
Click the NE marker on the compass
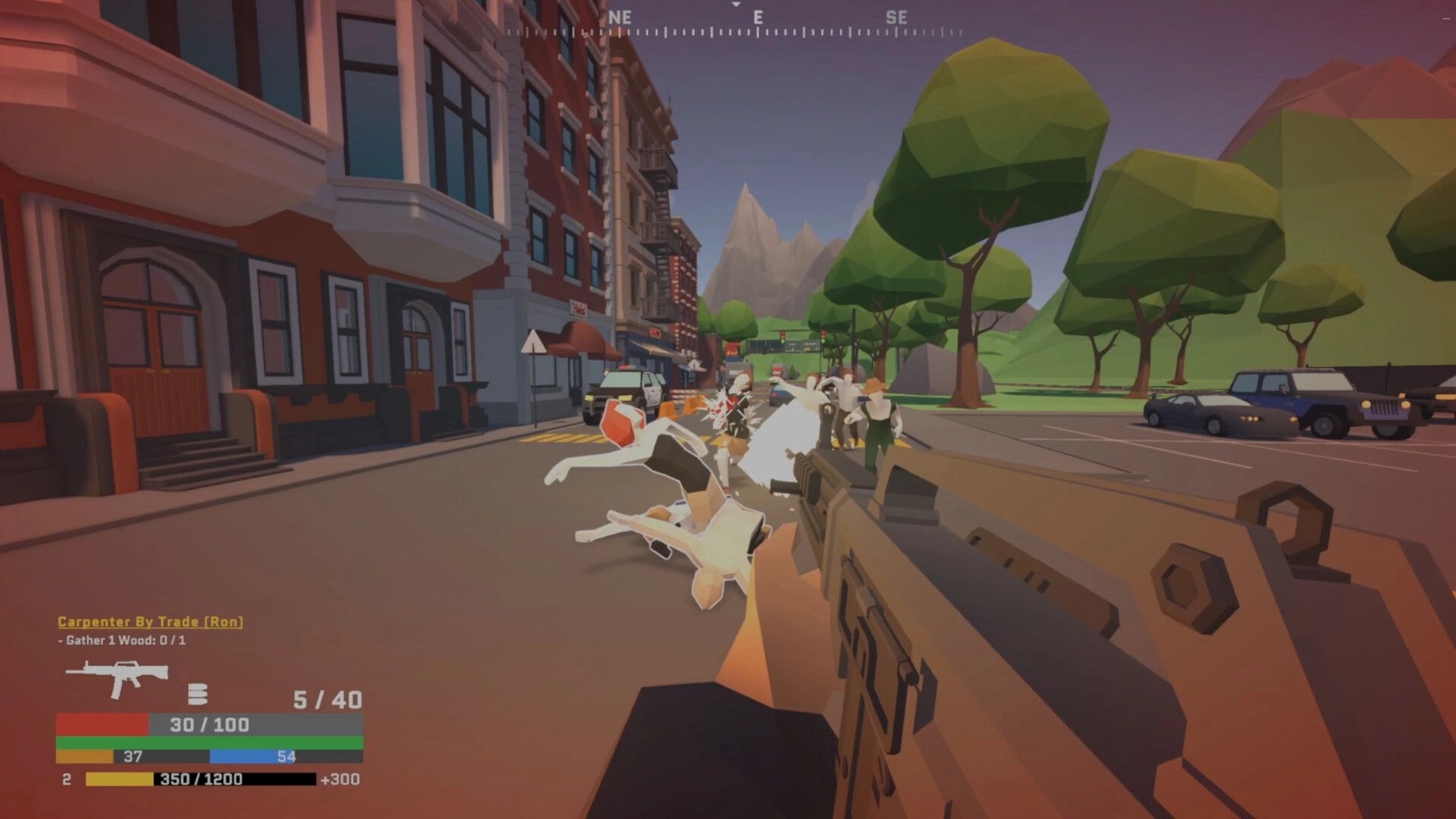(x=620, y=17)
